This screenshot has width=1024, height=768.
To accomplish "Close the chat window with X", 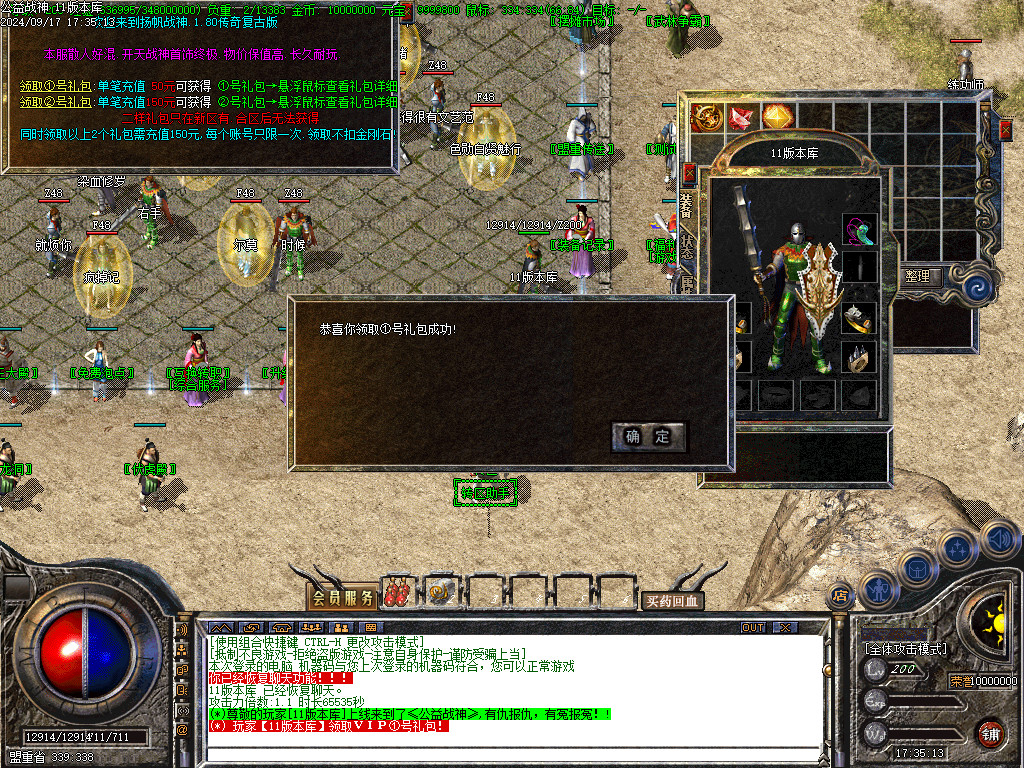I will click(785, 627).
